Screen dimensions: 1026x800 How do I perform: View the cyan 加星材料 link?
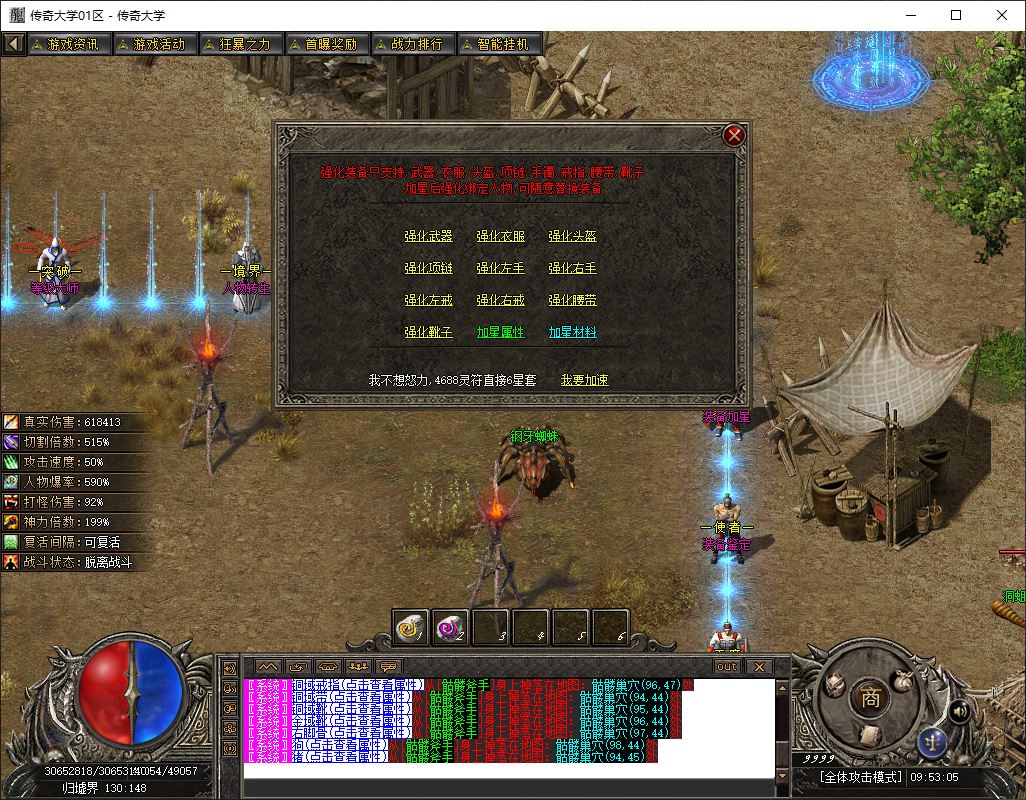[x=572, y=333]
